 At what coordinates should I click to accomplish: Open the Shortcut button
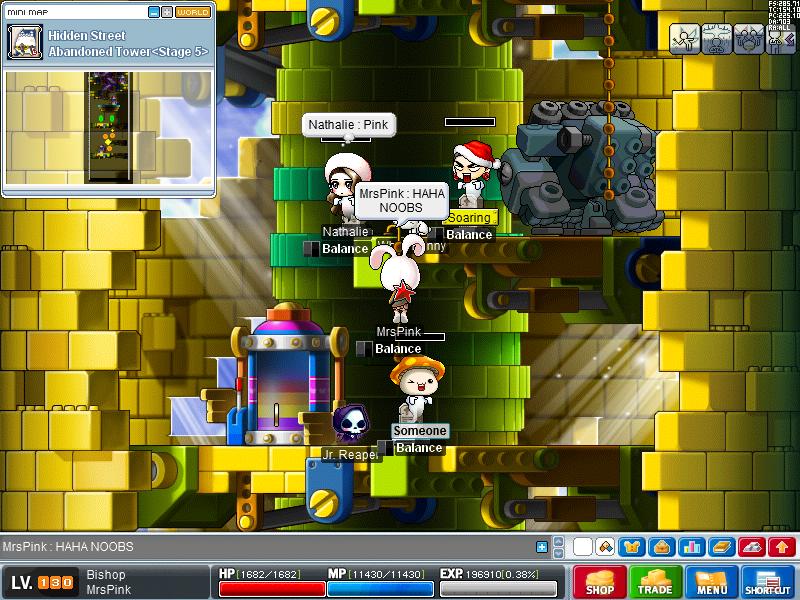click(x=768, y=582)
